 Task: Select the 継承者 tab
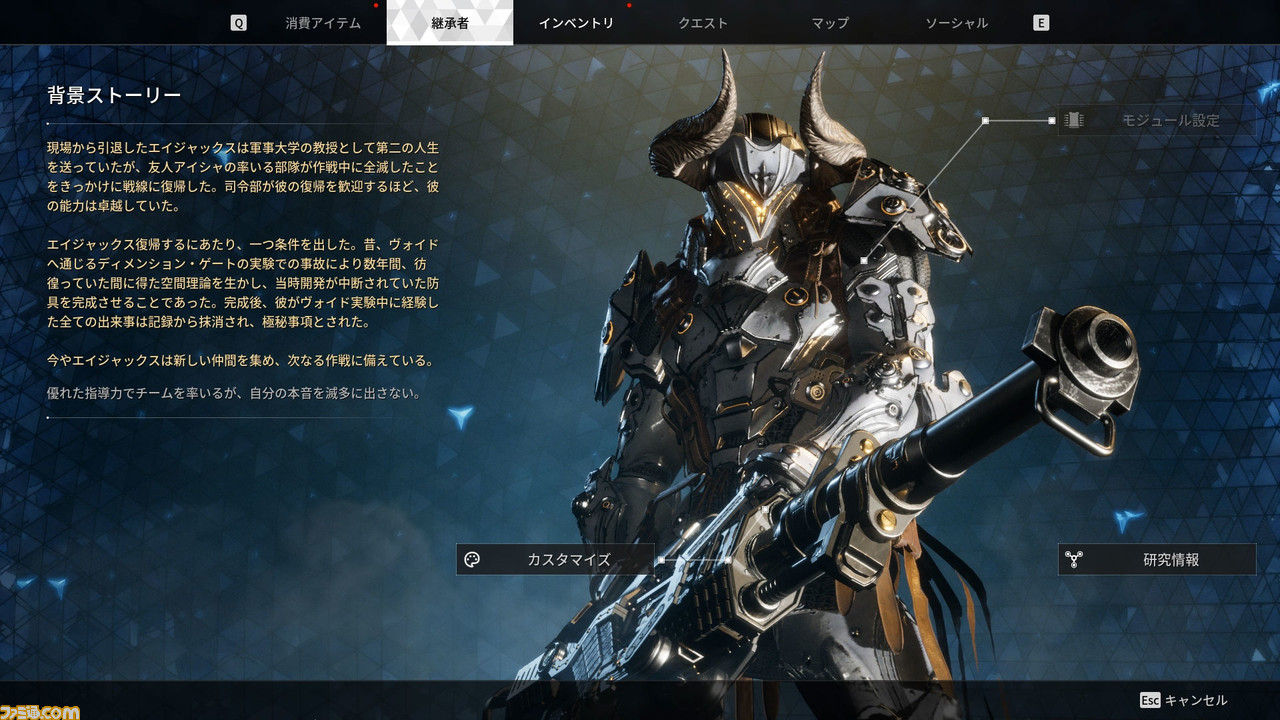coord(450,23)
